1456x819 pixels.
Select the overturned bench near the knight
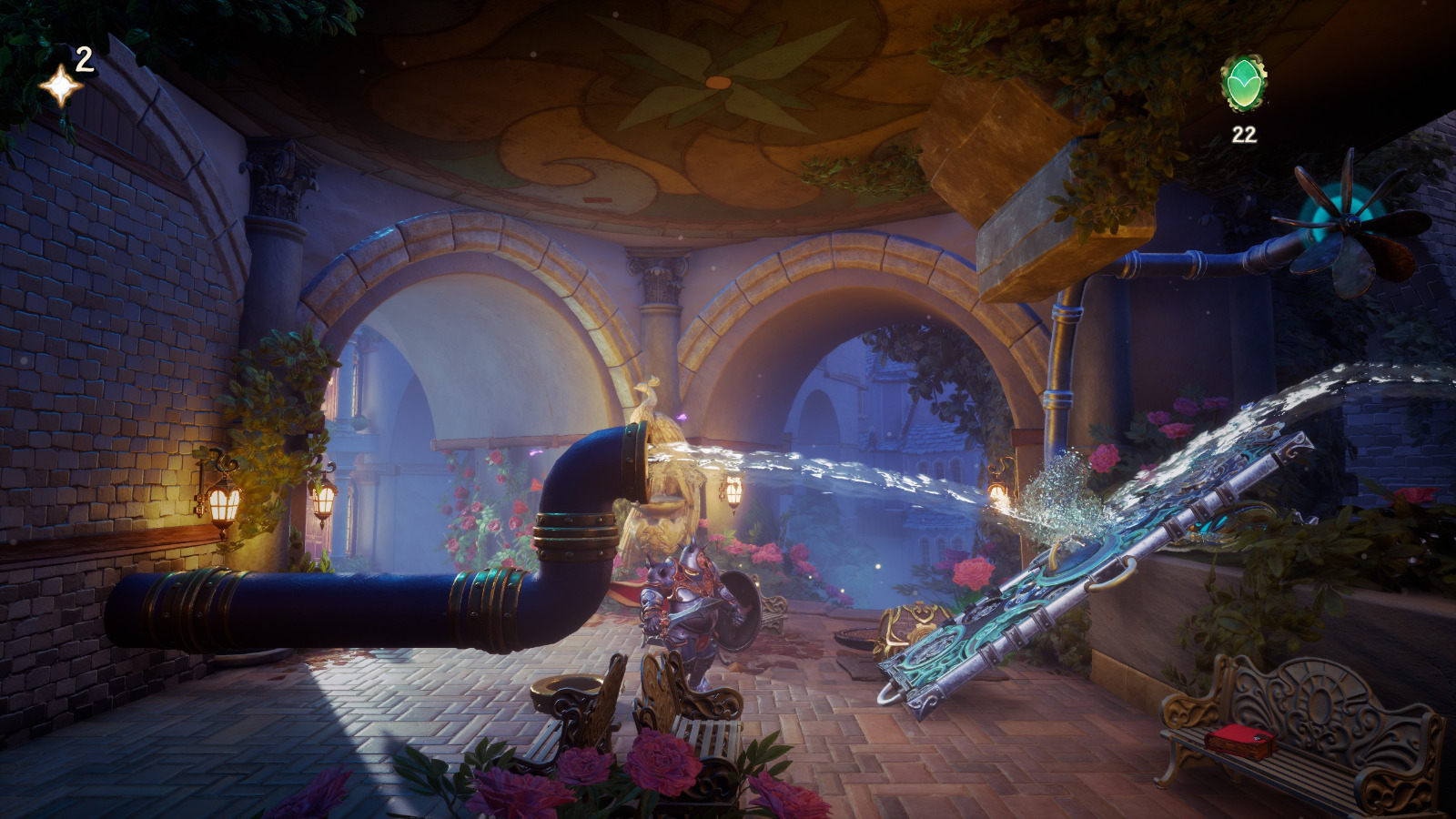[582, 710]
